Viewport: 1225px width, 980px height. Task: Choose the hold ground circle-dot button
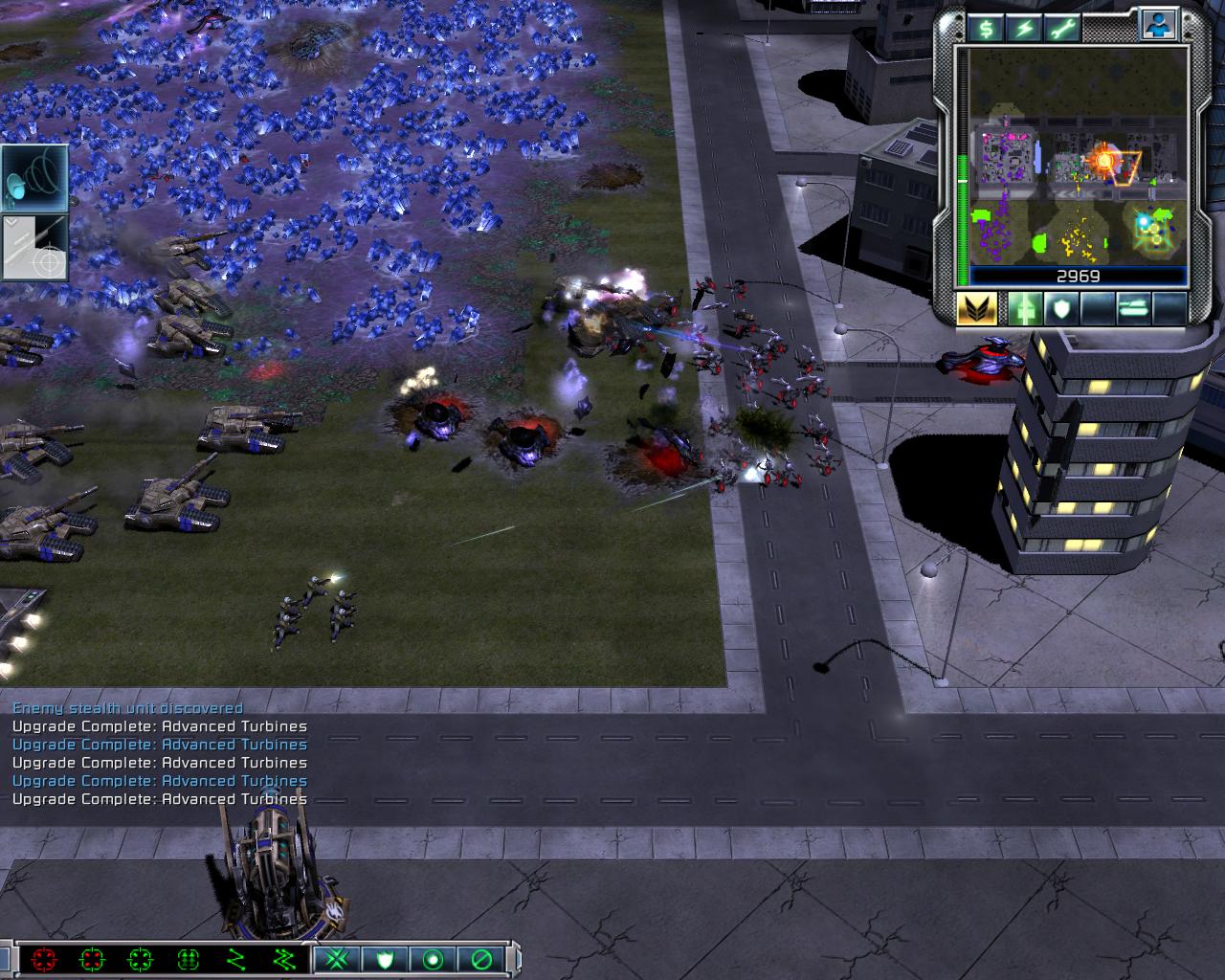tap(434, 958)
